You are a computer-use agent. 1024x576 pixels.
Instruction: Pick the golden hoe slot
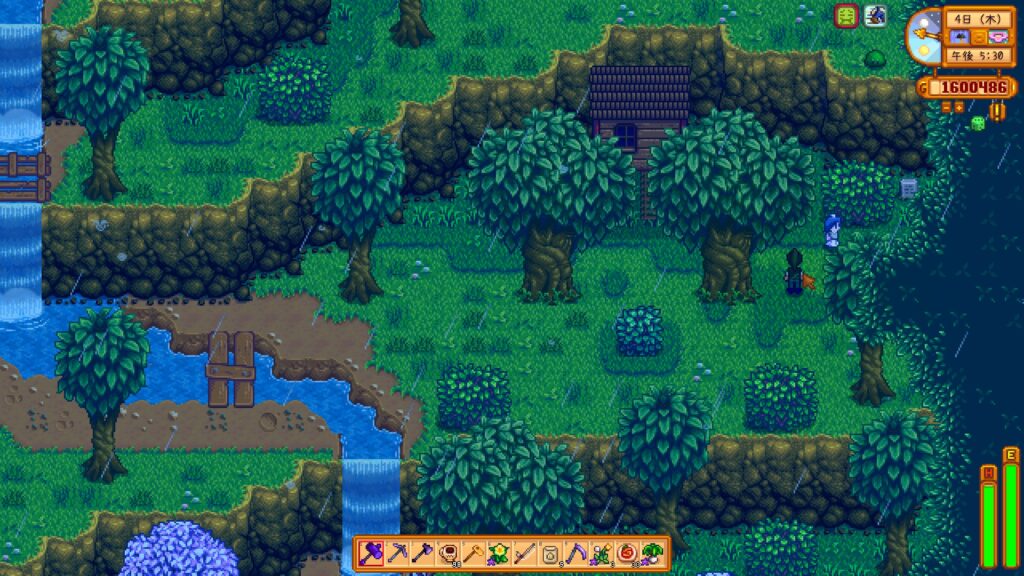click(x=474, y=553)
